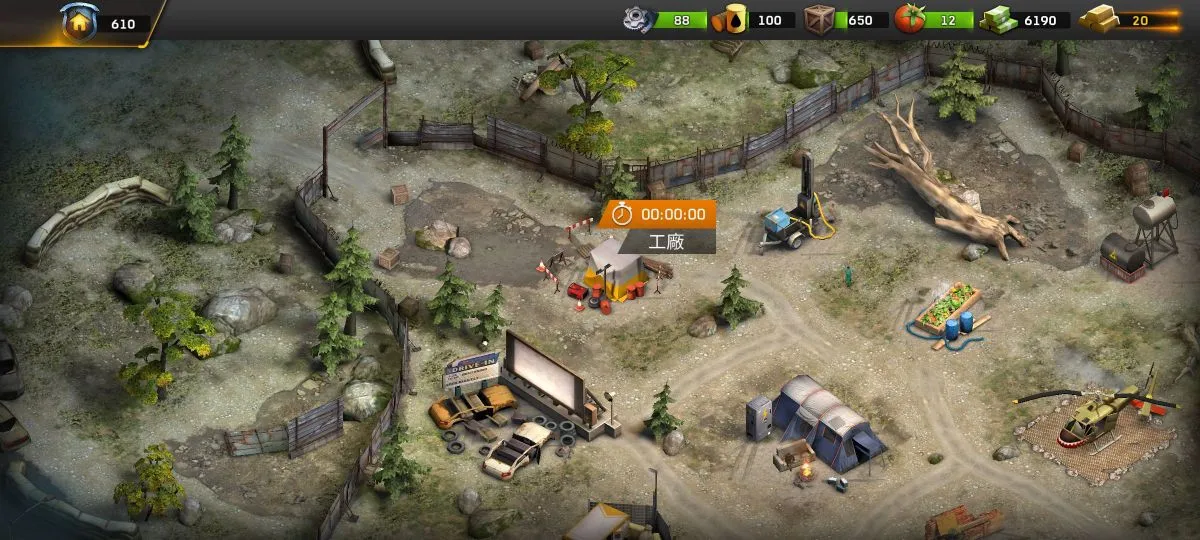The width and height of the screenshot is (1200, 540).
Task: Click the gold bars currency icon
Action: click(1098, 20)
